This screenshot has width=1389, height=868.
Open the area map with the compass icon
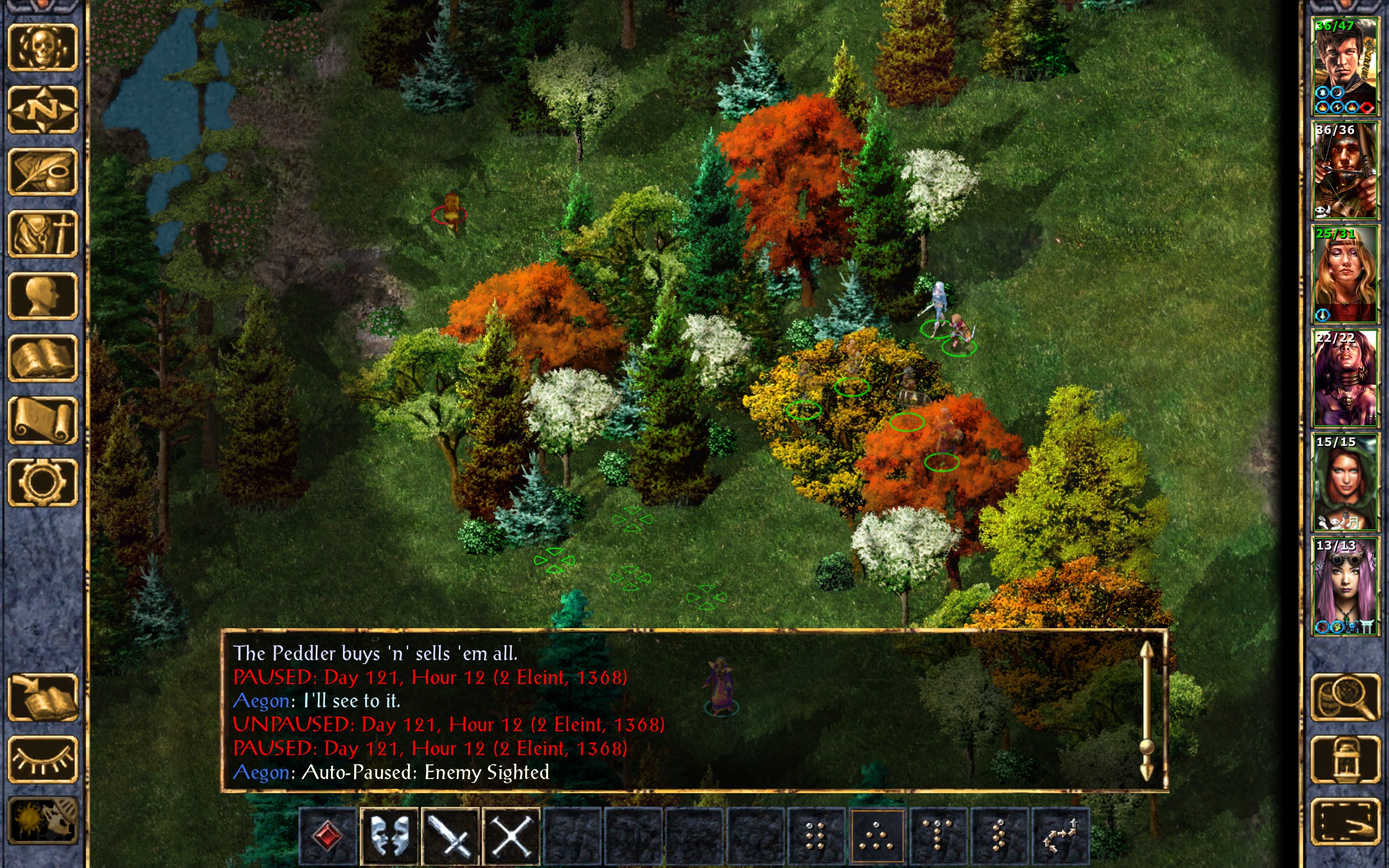coord(42,110)
